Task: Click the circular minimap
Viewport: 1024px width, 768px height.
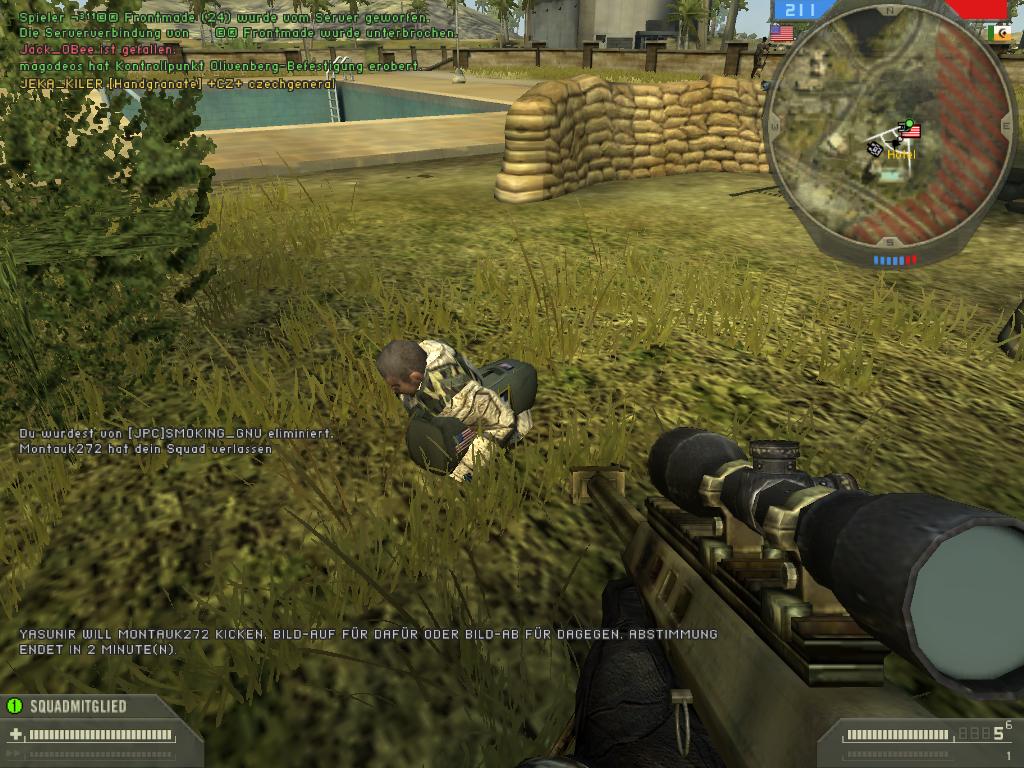Action: (x=888, y=130)
